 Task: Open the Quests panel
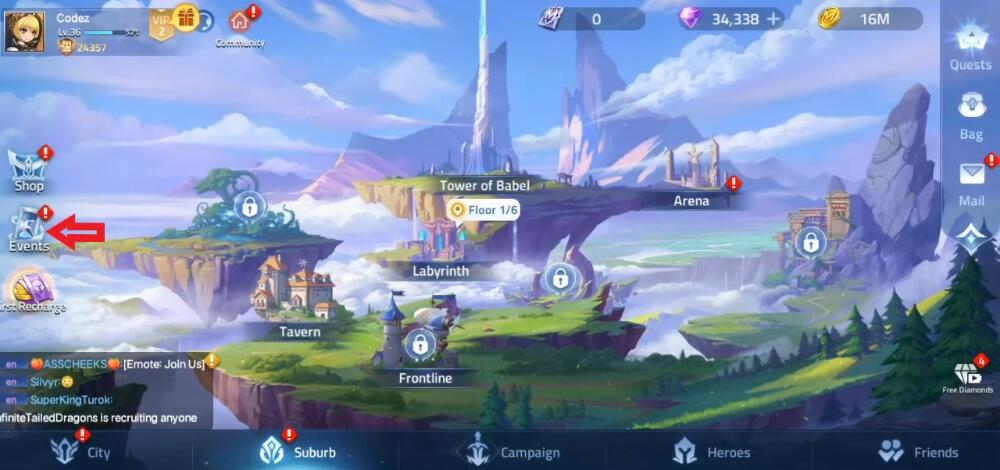click(969, 45)
